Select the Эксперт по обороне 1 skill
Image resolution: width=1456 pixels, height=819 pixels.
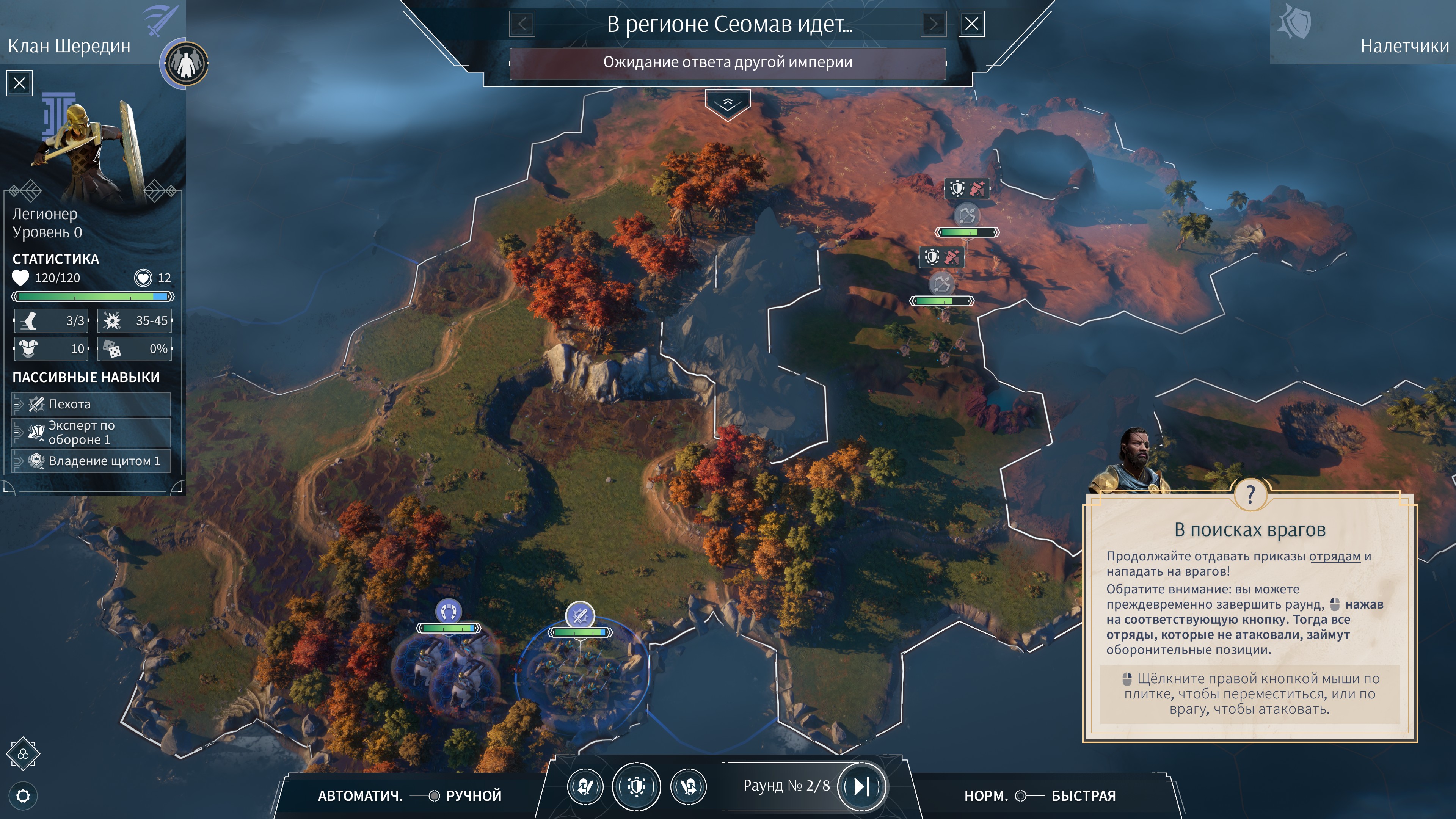pyautogui.click(x=91, y=432)
